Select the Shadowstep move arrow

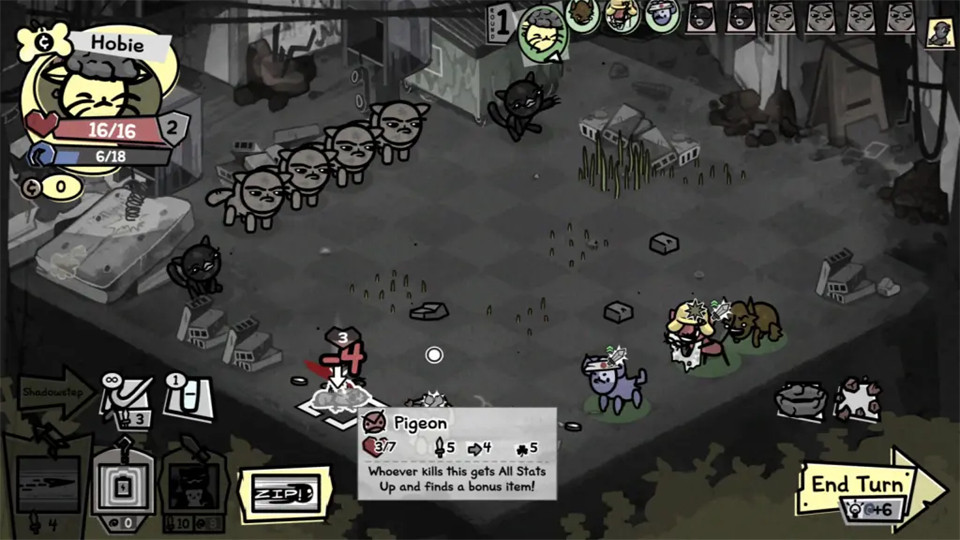pyautogui.click(x=56, y=393)
